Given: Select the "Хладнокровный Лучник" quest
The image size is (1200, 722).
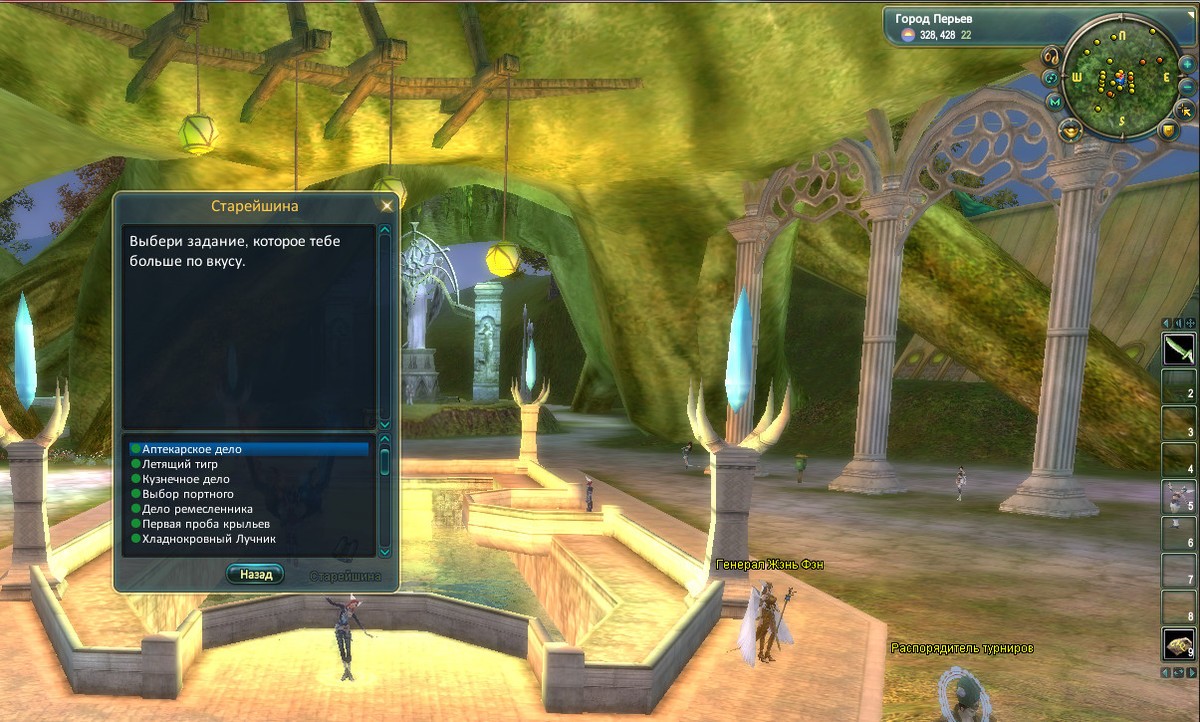Looking at the screenshot, I should (x=209, y=539).
